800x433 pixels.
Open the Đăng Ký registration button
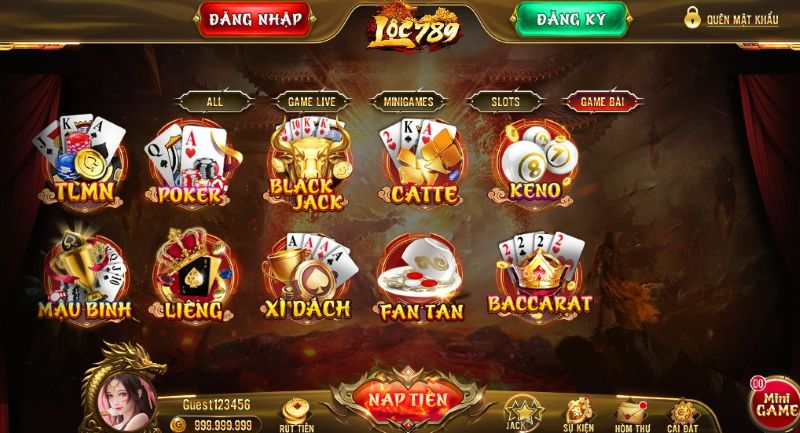point(572,20)
